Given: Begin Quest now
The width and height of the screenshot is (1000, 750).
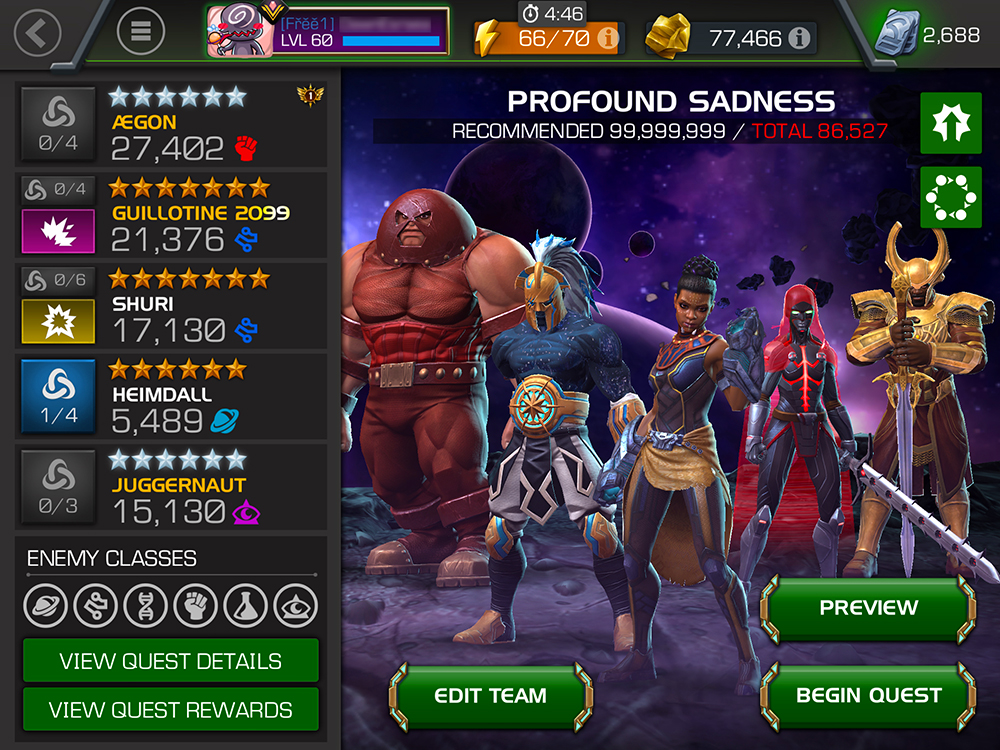Looking at the screenshot, I should point(868,696).
